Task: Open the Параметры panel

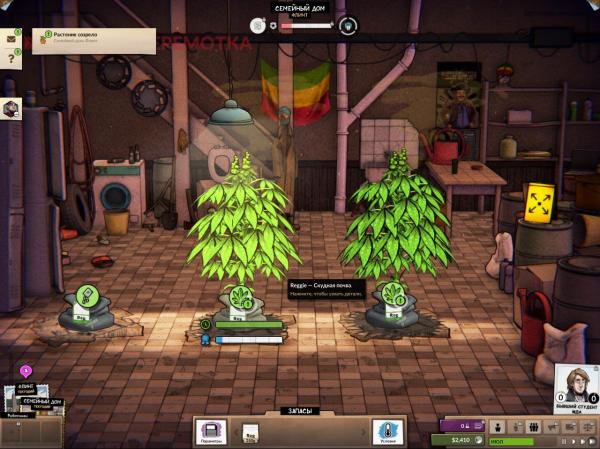Action: click(x=211, y=431)
